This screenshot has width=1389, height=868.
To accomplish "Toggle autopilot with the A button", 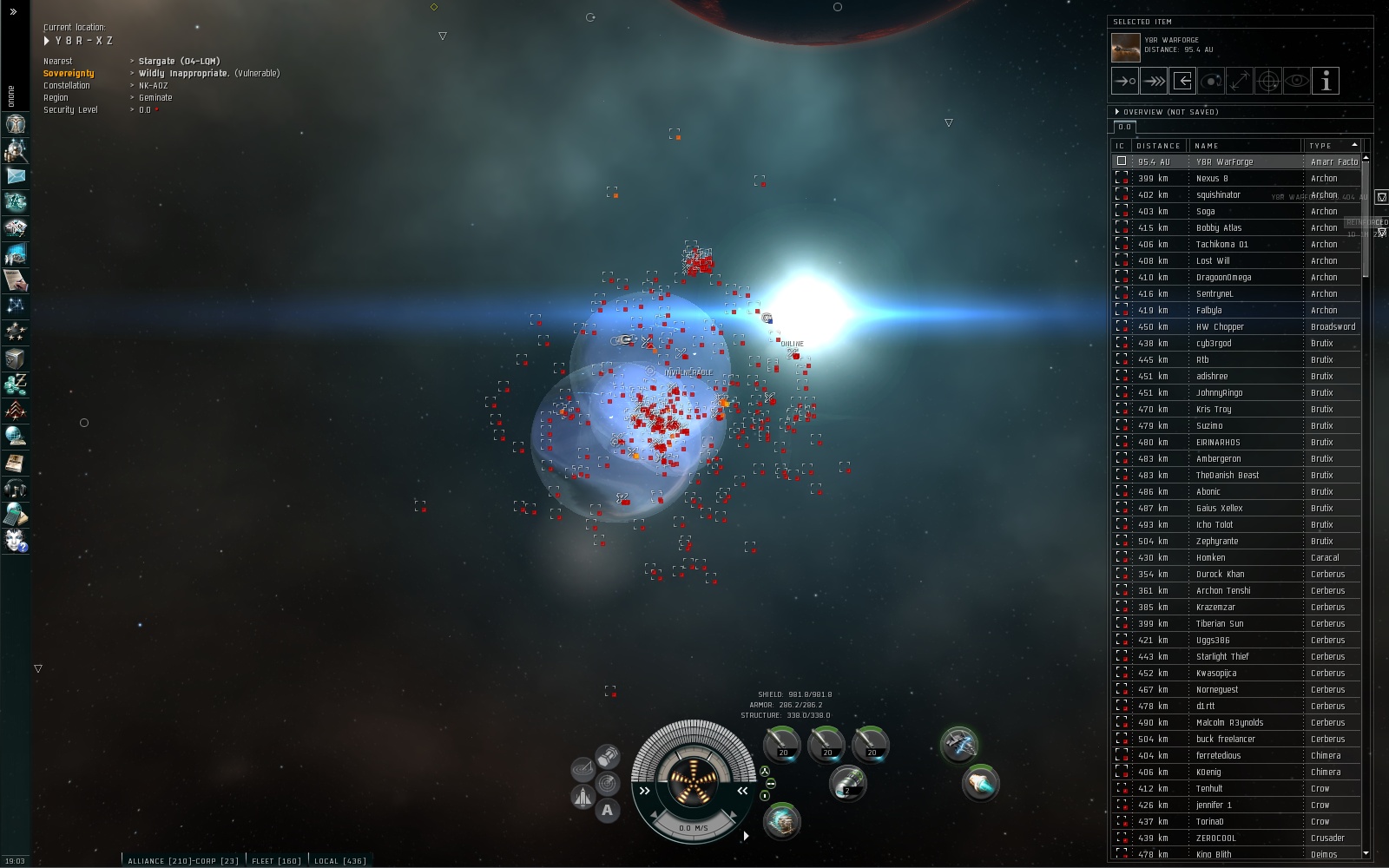I will 608,811.
